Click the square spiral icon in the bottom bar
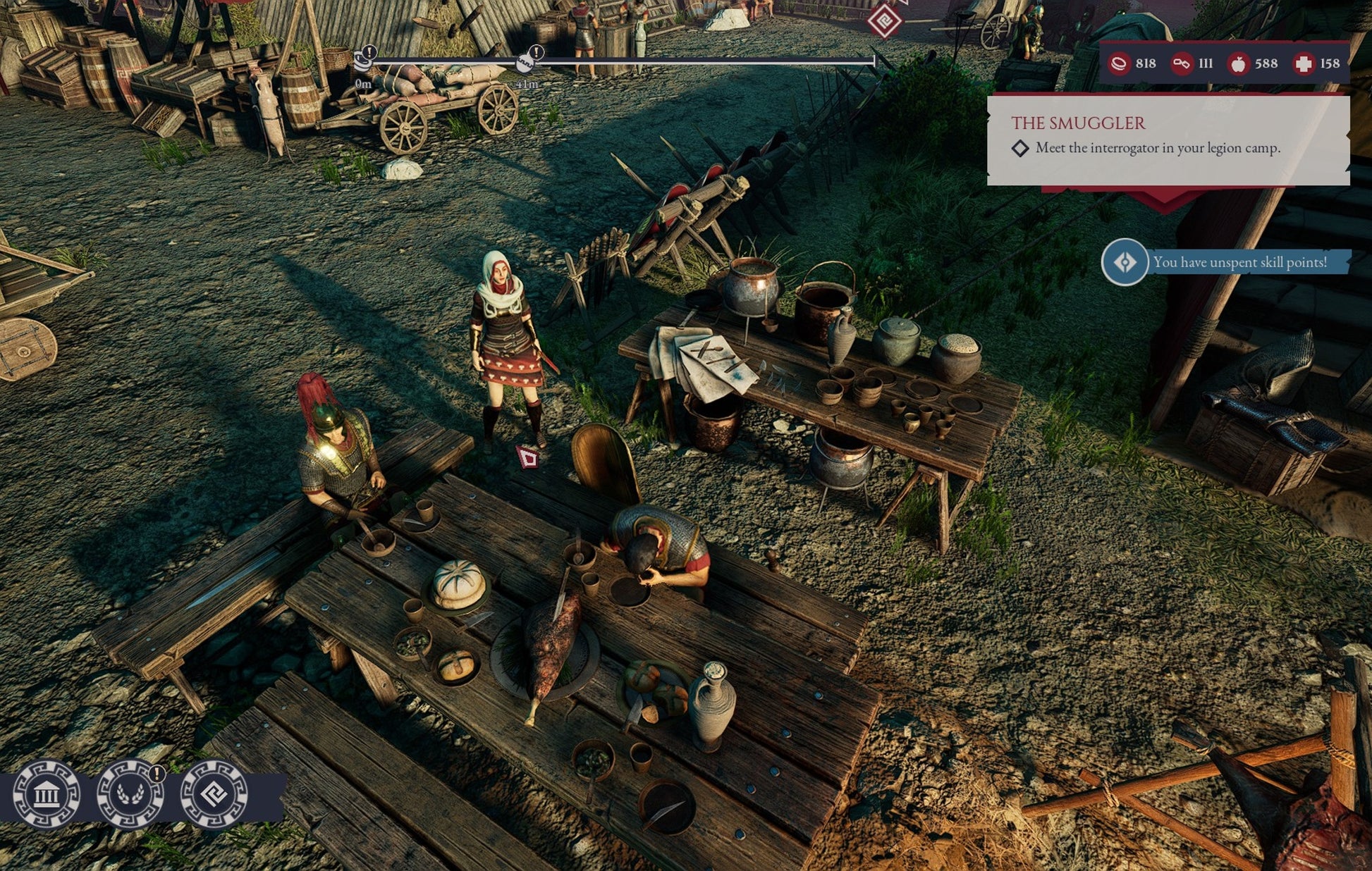Viewport: 1372px width, 871px height. click(x=214, y=794)
